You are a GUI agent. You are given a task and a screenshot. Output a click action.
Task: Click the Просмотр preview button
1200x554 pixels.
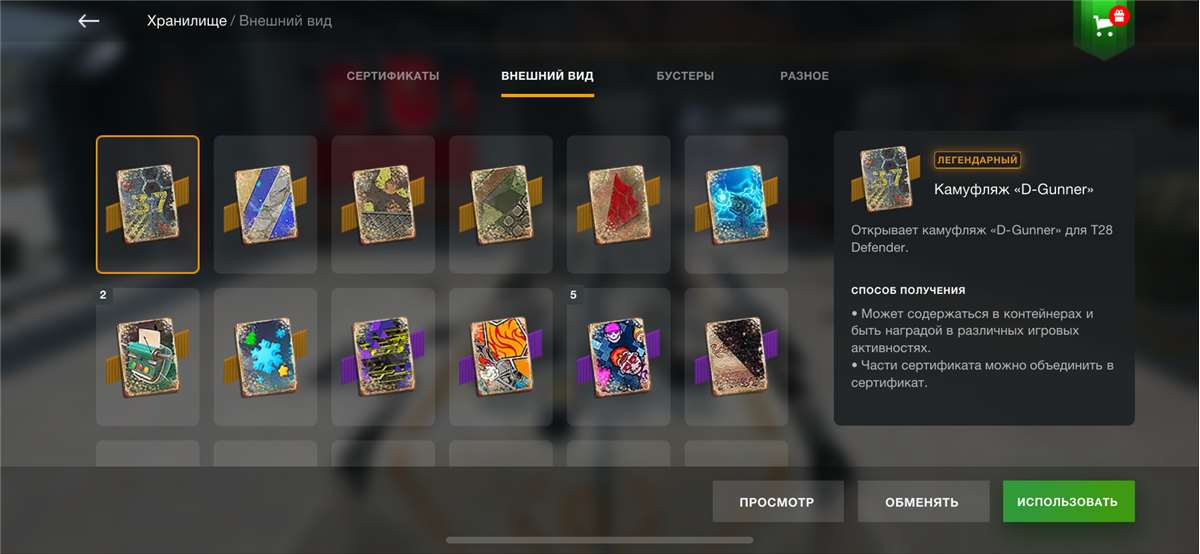click(x=777, y=502)
